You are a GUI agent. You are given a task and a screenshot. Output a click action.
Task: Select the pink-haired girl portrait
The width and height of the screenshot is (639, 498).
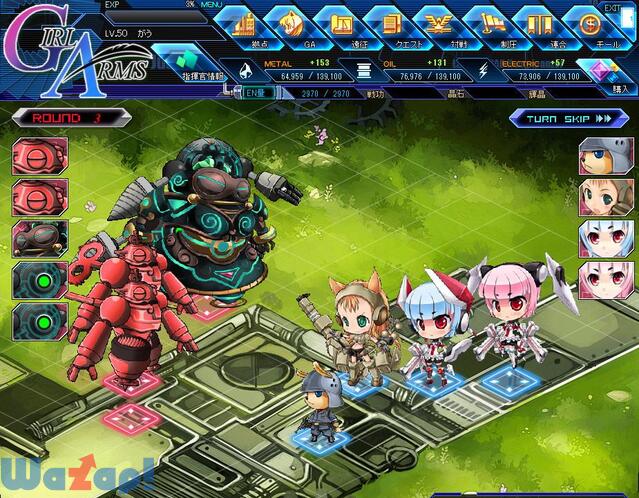[x=606, y=280]
